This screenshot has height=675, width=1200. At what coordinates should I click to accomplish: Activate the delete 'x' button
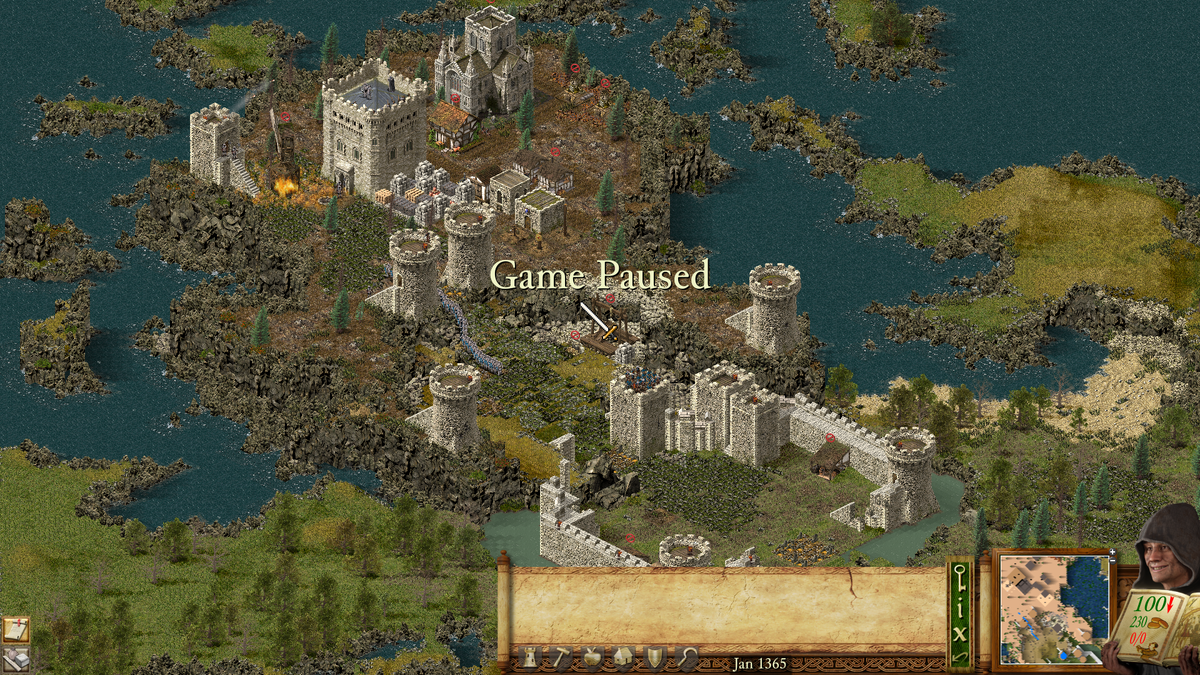[x=960, y=632]
